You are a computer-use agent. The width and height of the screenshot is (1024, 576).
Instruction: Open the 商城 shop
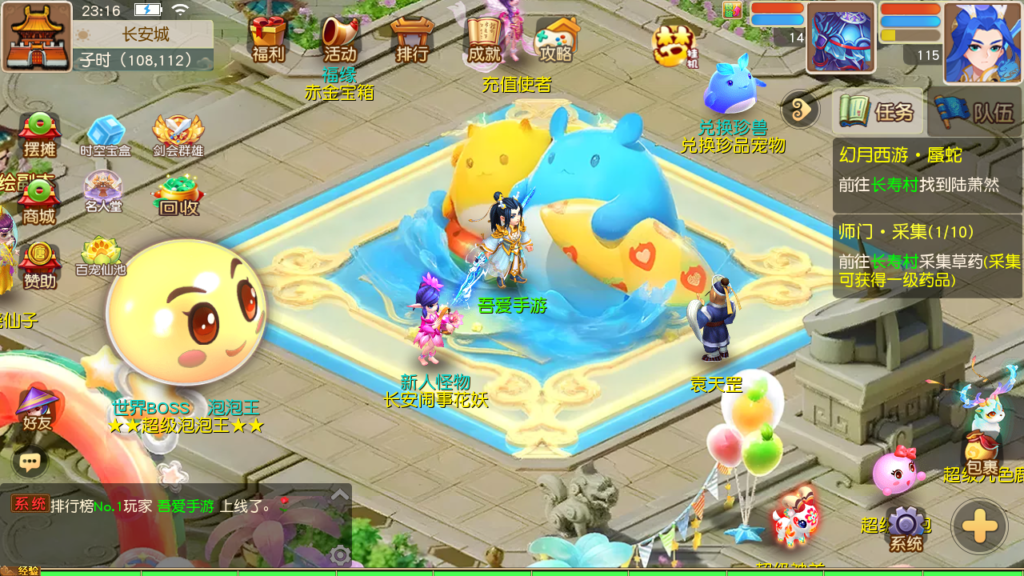point(40,201)
